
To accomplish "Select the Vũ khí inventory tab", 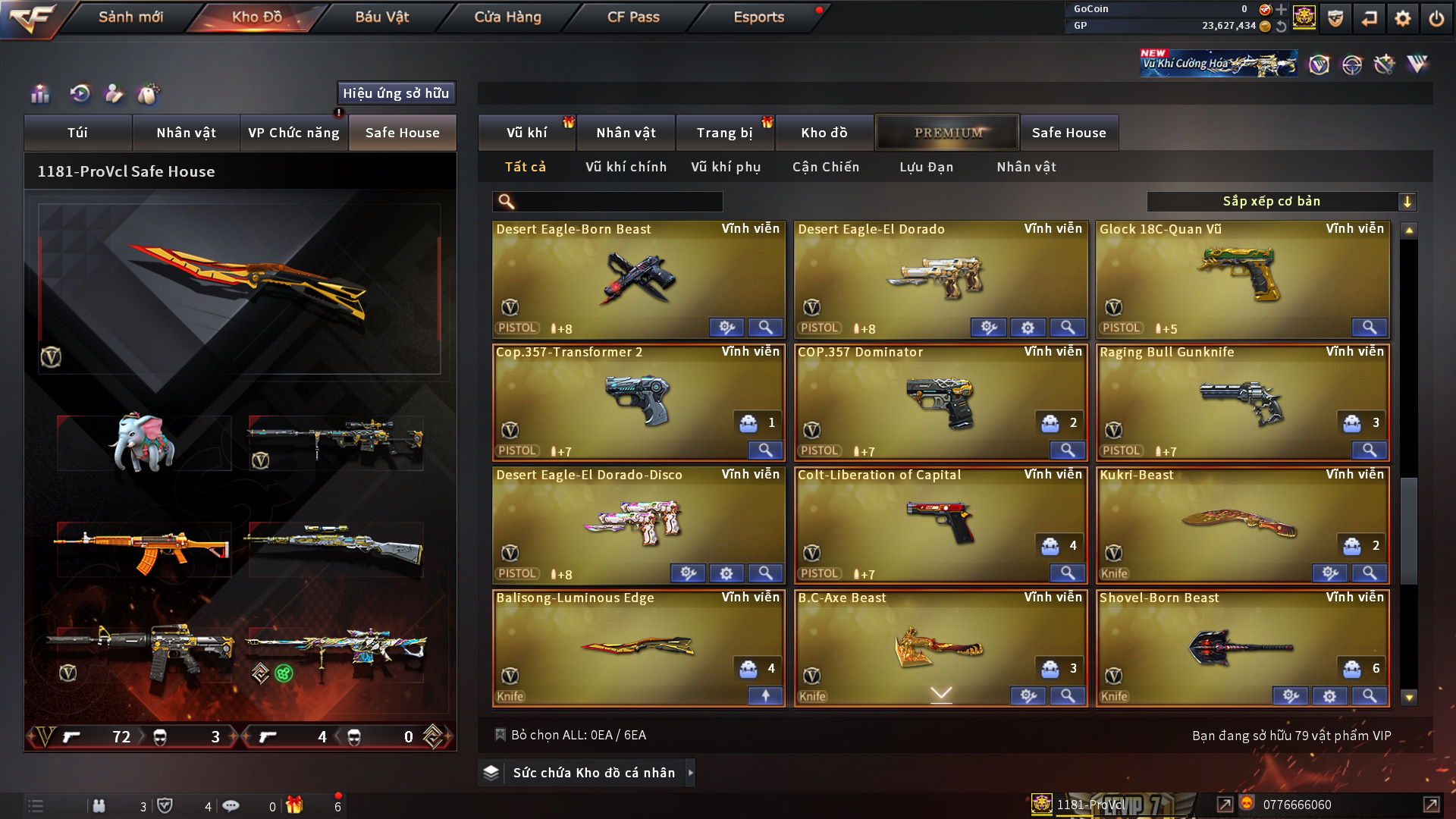I will (x=526, y=133).
